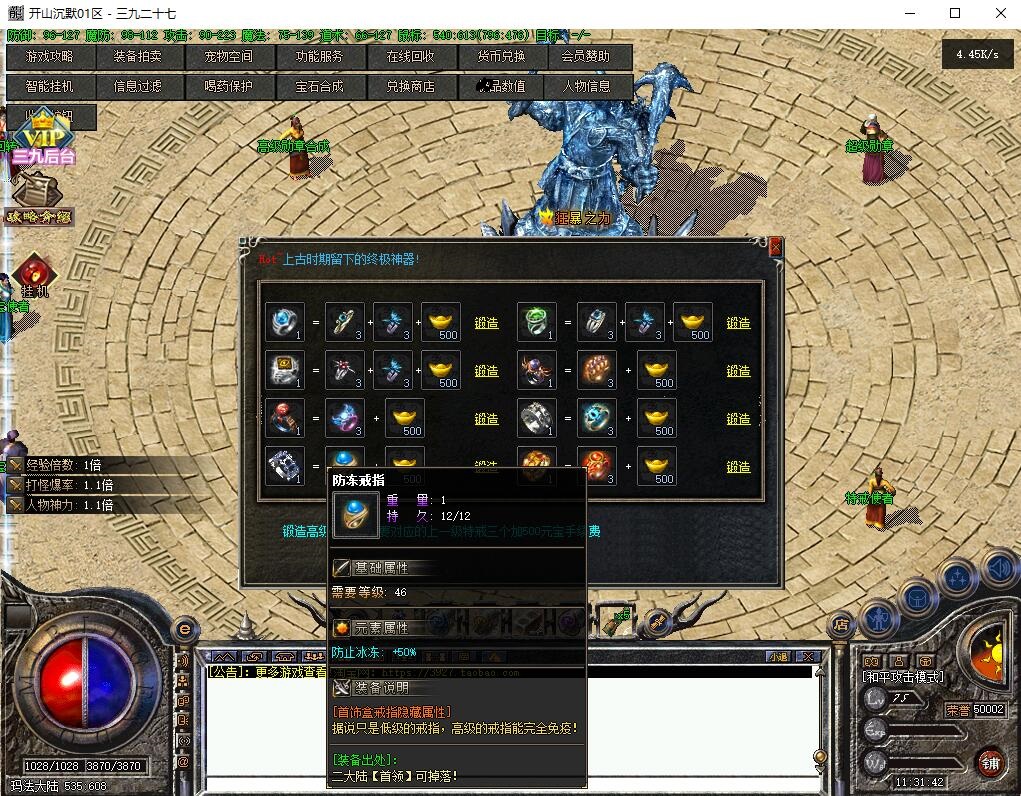Open the red 铺 stall button
This screenshot has width=1021, height=796.
(x=990, y=763)
